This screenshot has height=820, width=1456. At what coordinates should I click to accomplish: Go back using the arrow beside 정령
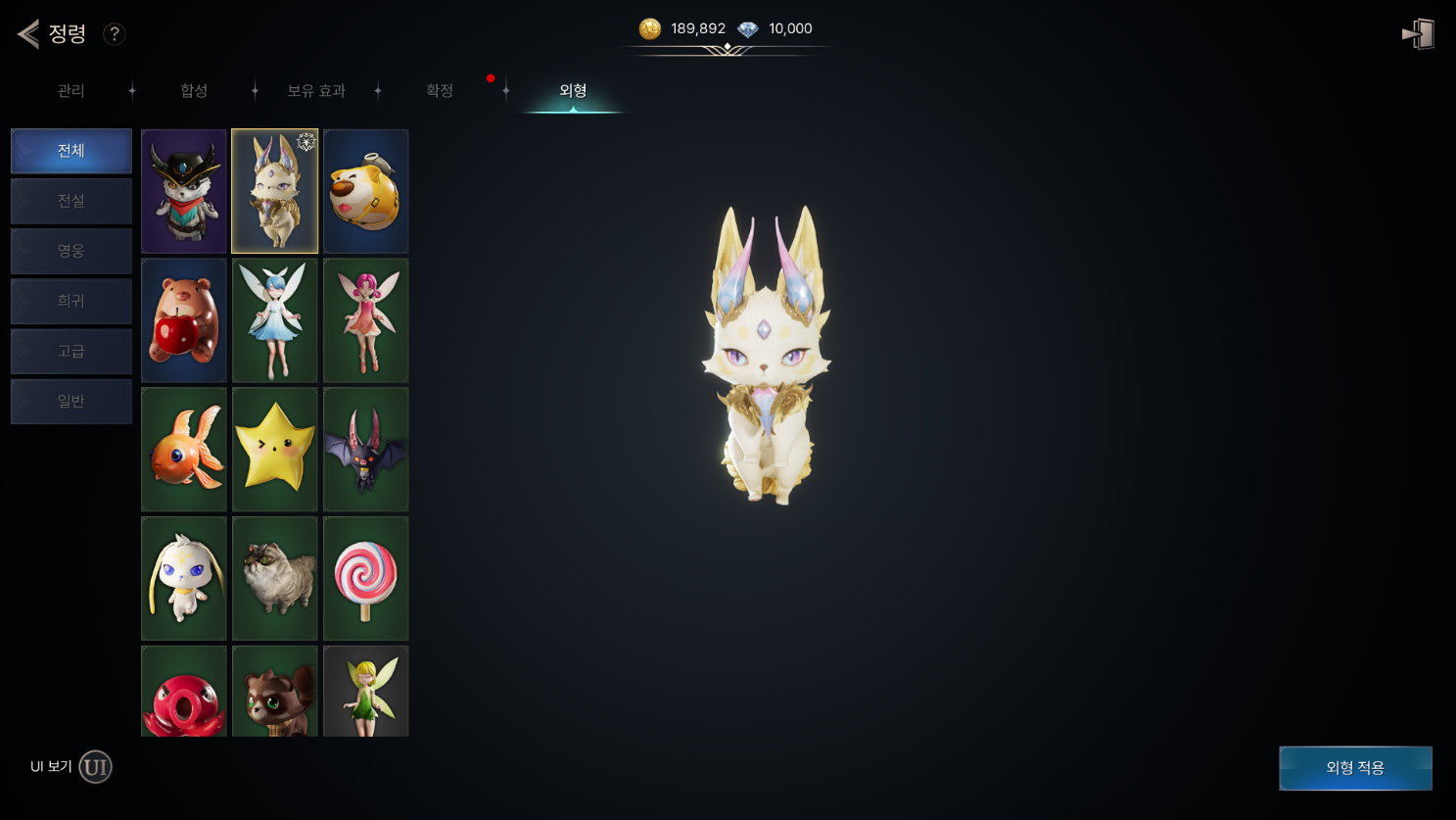point(28,34)
